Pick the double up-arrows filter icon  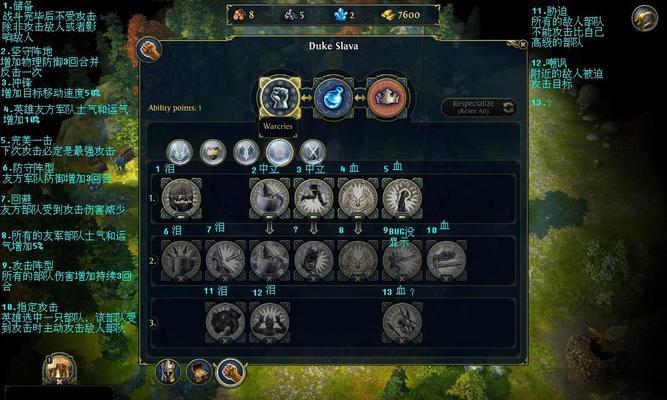coord(246,151)
